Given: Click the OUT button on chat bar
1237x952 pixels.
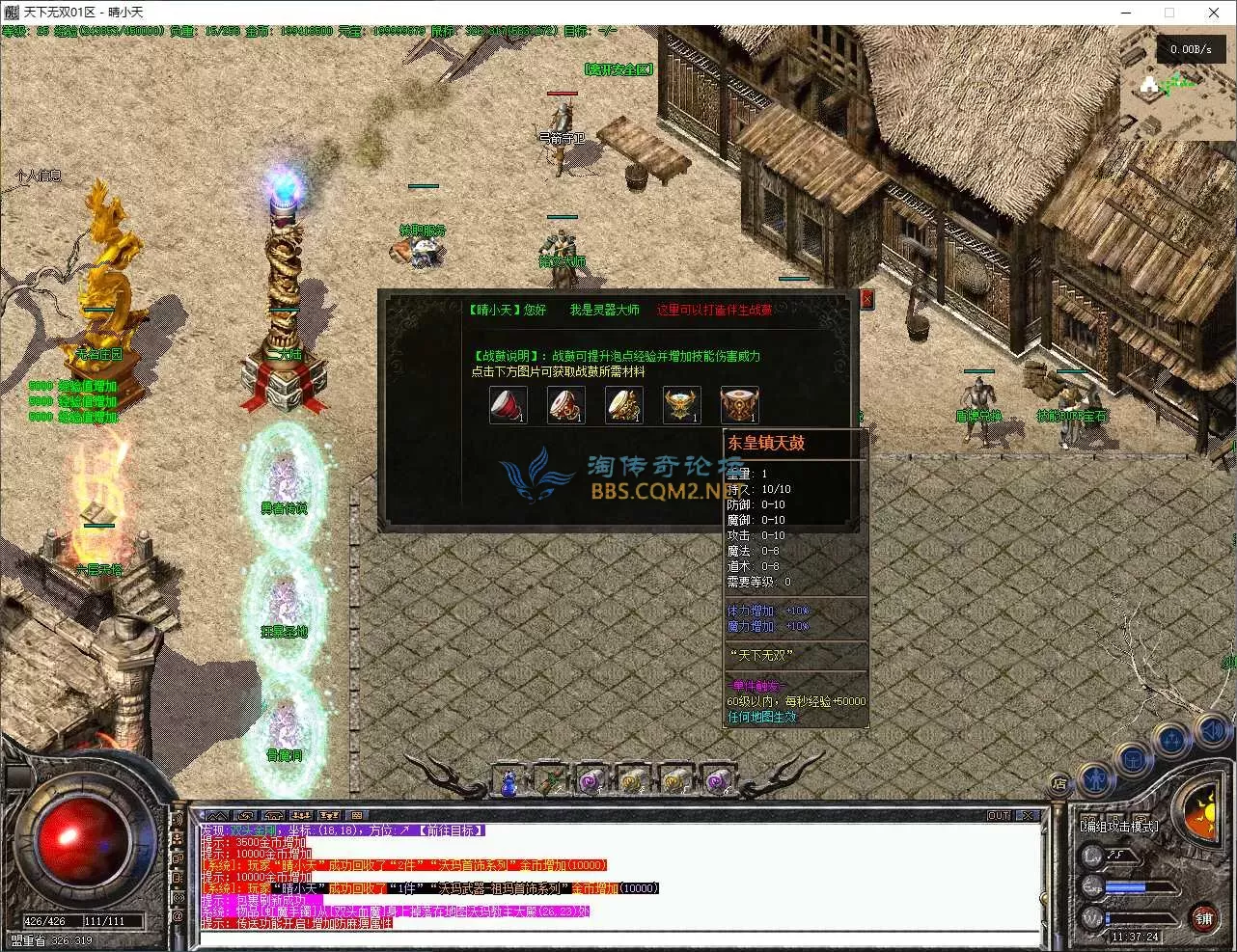Looking at the screenshot, I should click(998, 815).
